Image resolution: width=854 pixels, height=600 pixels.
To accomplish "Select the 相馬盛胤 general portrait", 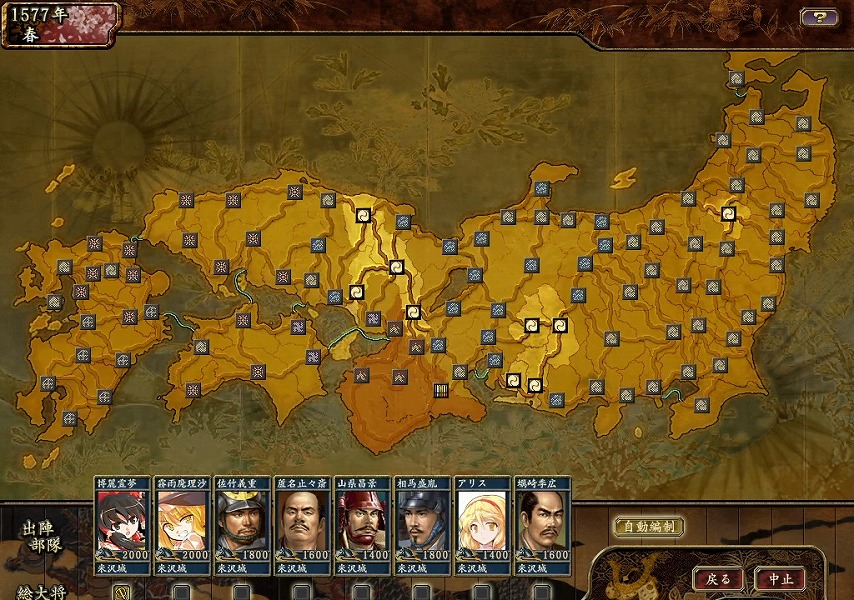I will click(x=422, y=525).
